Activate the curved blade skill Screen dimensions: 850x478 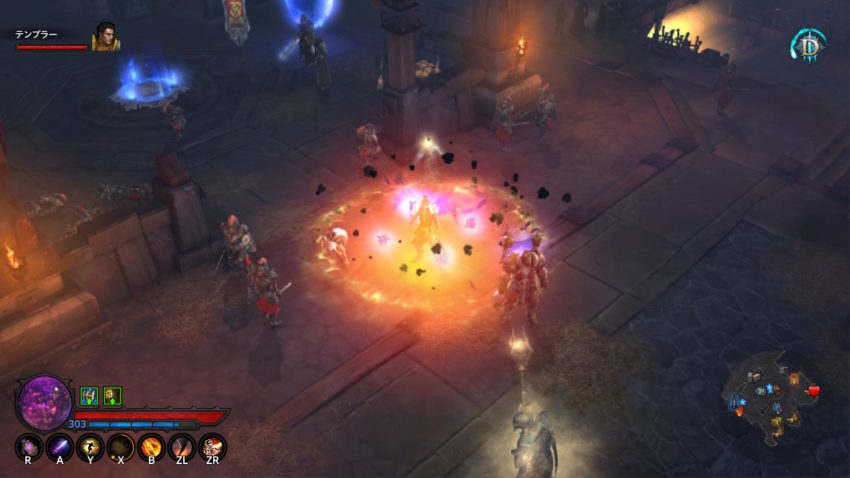pos(182,446)
